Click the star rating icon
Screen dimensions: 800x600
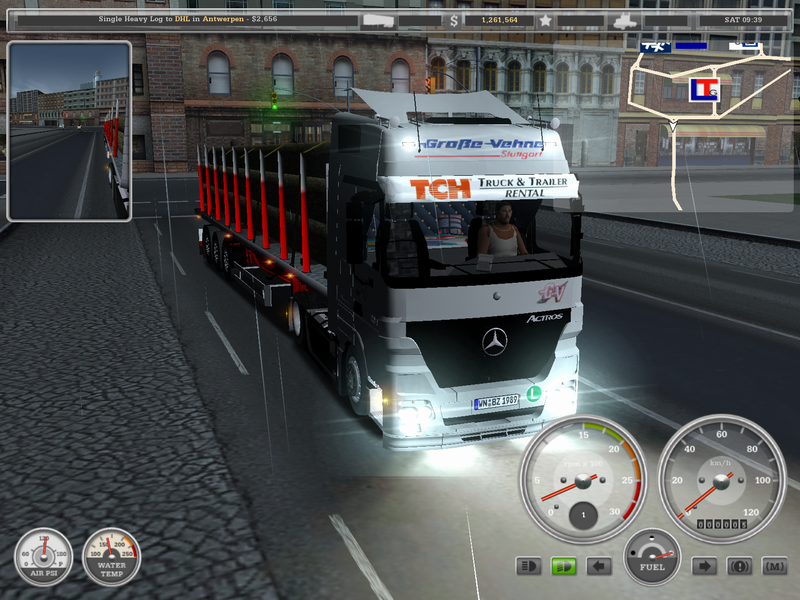click(x=545, y=19)
